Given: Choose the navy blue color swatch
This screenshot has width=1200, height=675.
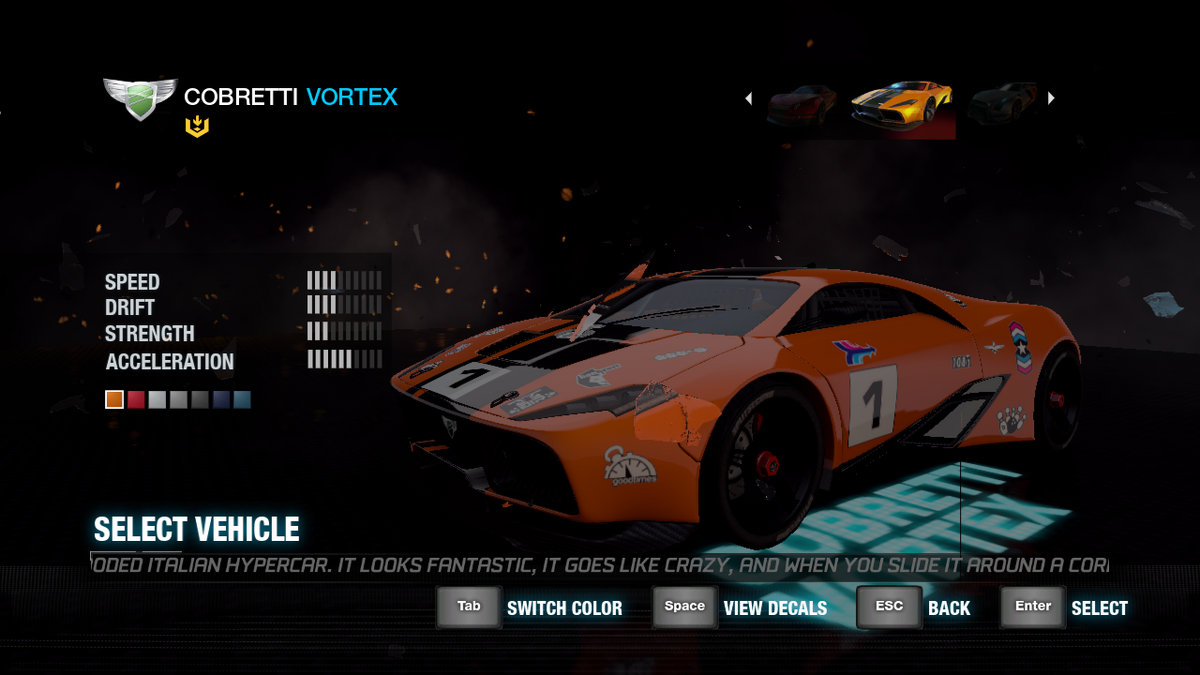Looking at the screenshot, I should [220, 400].
